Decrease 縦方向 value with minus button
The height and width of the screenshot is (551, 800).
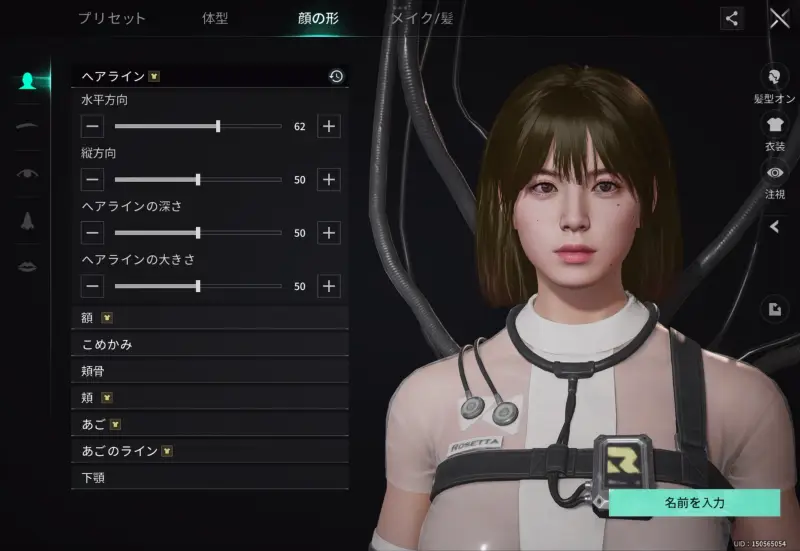[x=92, y=180]
